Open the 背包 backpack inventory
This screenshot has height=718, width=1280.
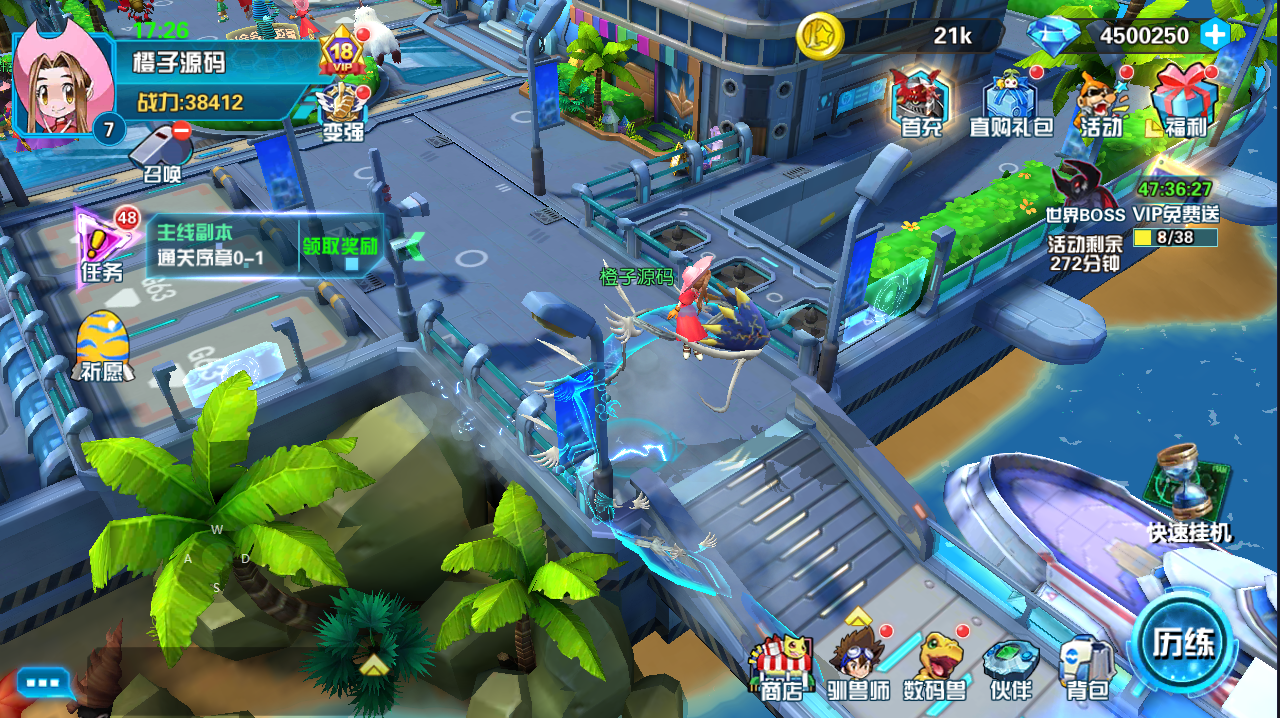[1086, 665]
